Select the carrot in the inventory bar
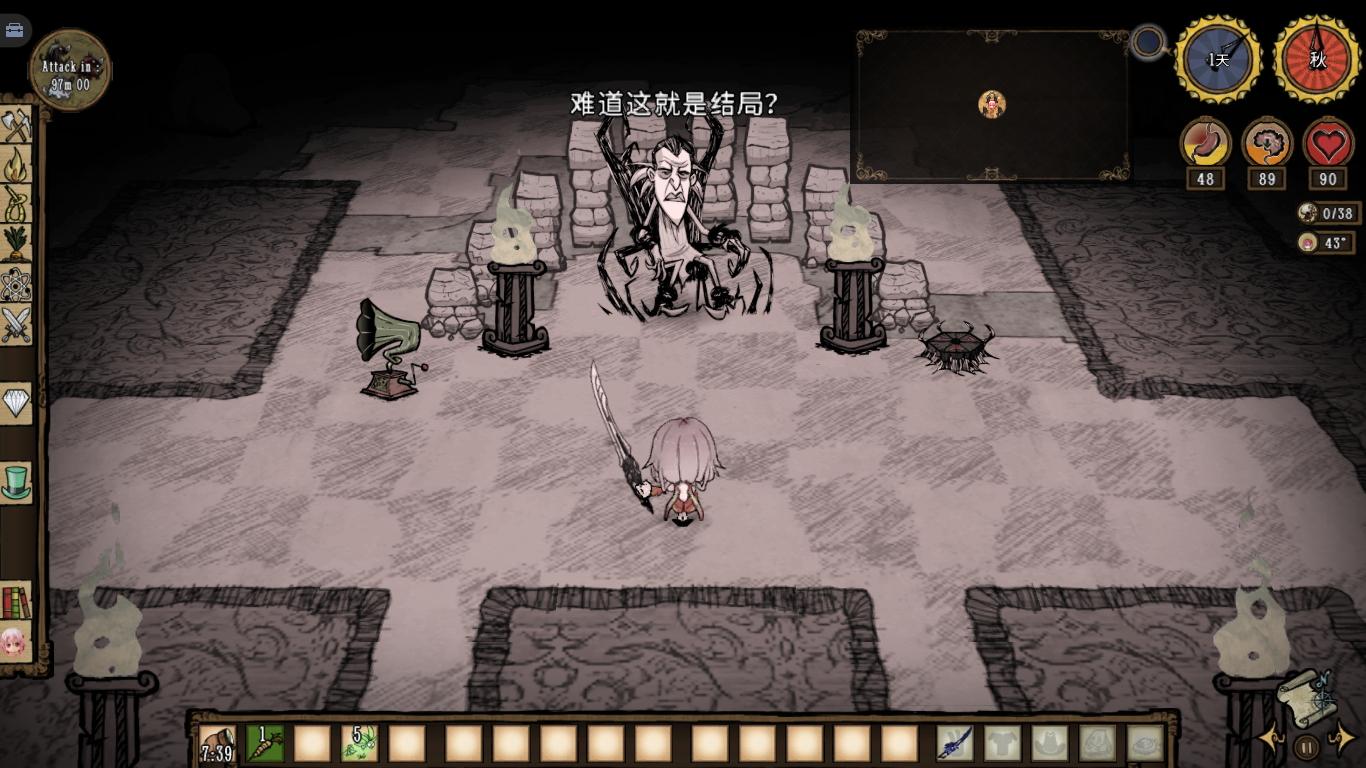This screenshot has width=1366, height=768. (x=265, y=743)
